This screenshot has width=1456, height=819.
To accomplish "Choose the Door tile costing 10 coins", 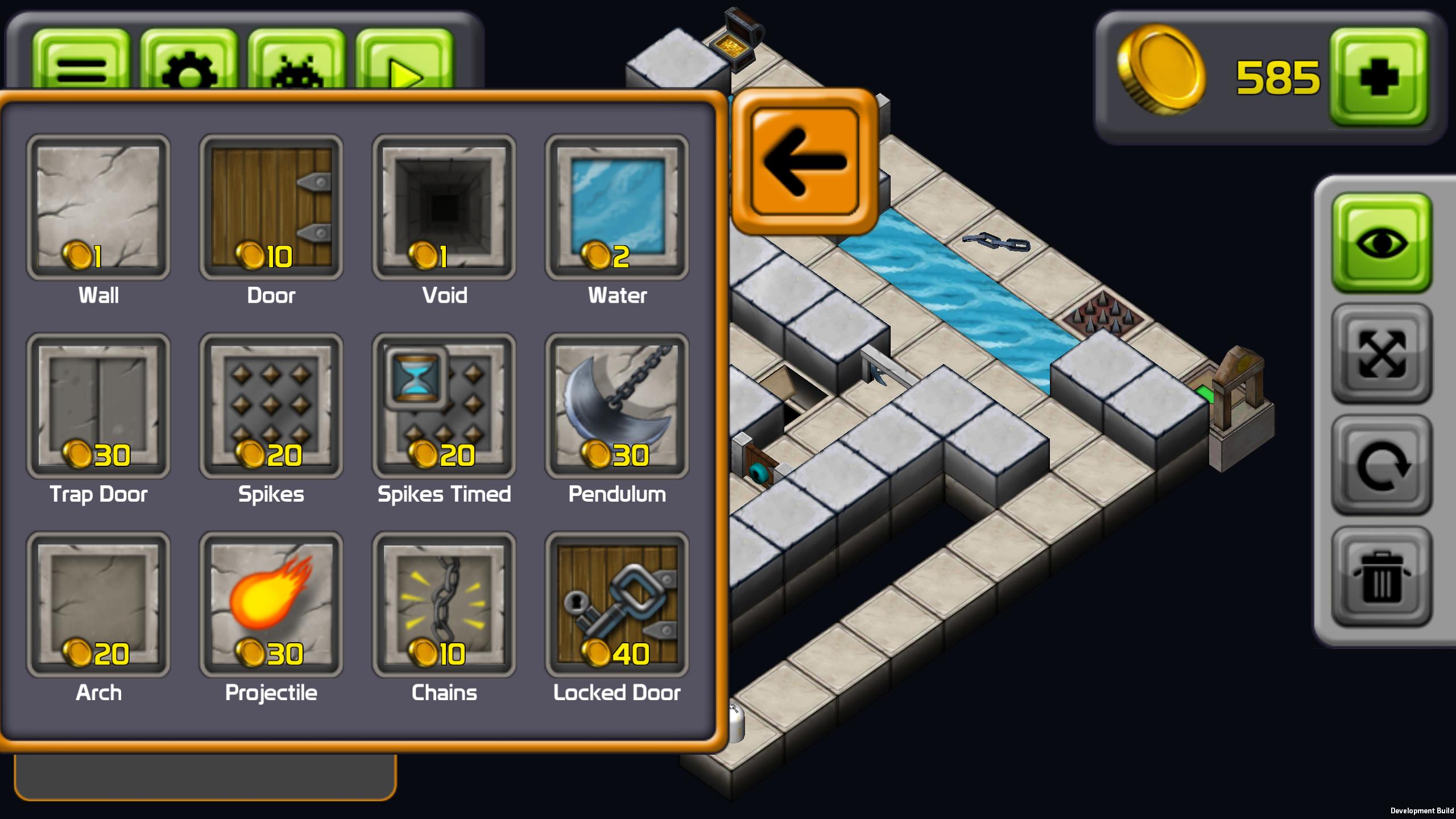I will click(271, 207).
